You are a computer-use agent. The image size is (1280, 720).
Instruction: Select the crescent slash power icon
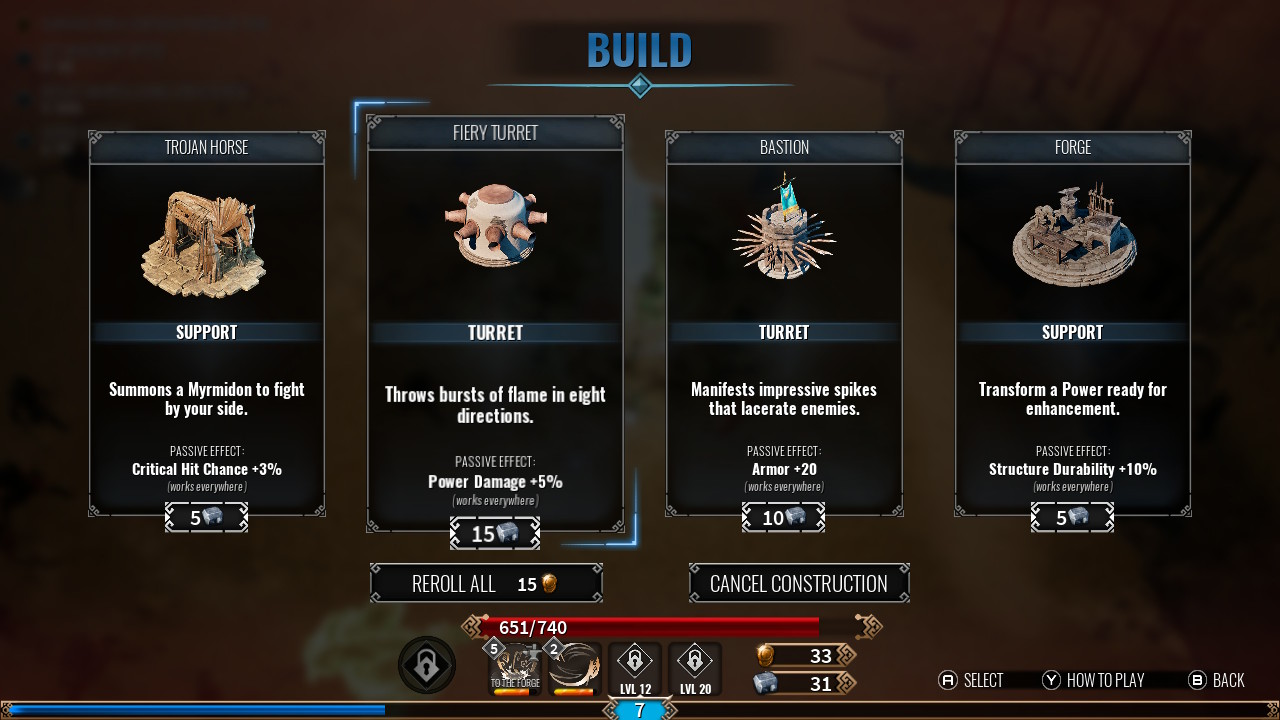tap(575, 668)
